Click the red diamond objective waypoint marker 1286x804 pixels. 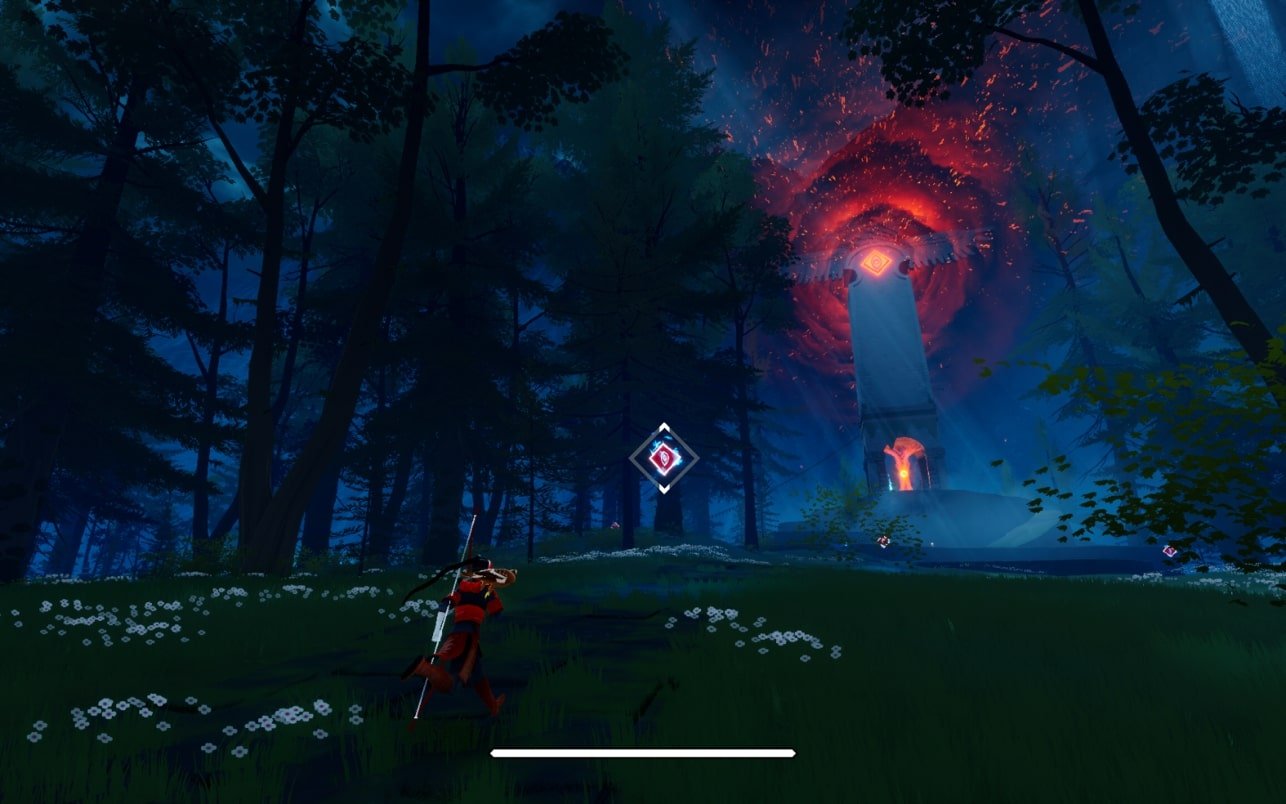pyautogui.click(x=663, y=458)
